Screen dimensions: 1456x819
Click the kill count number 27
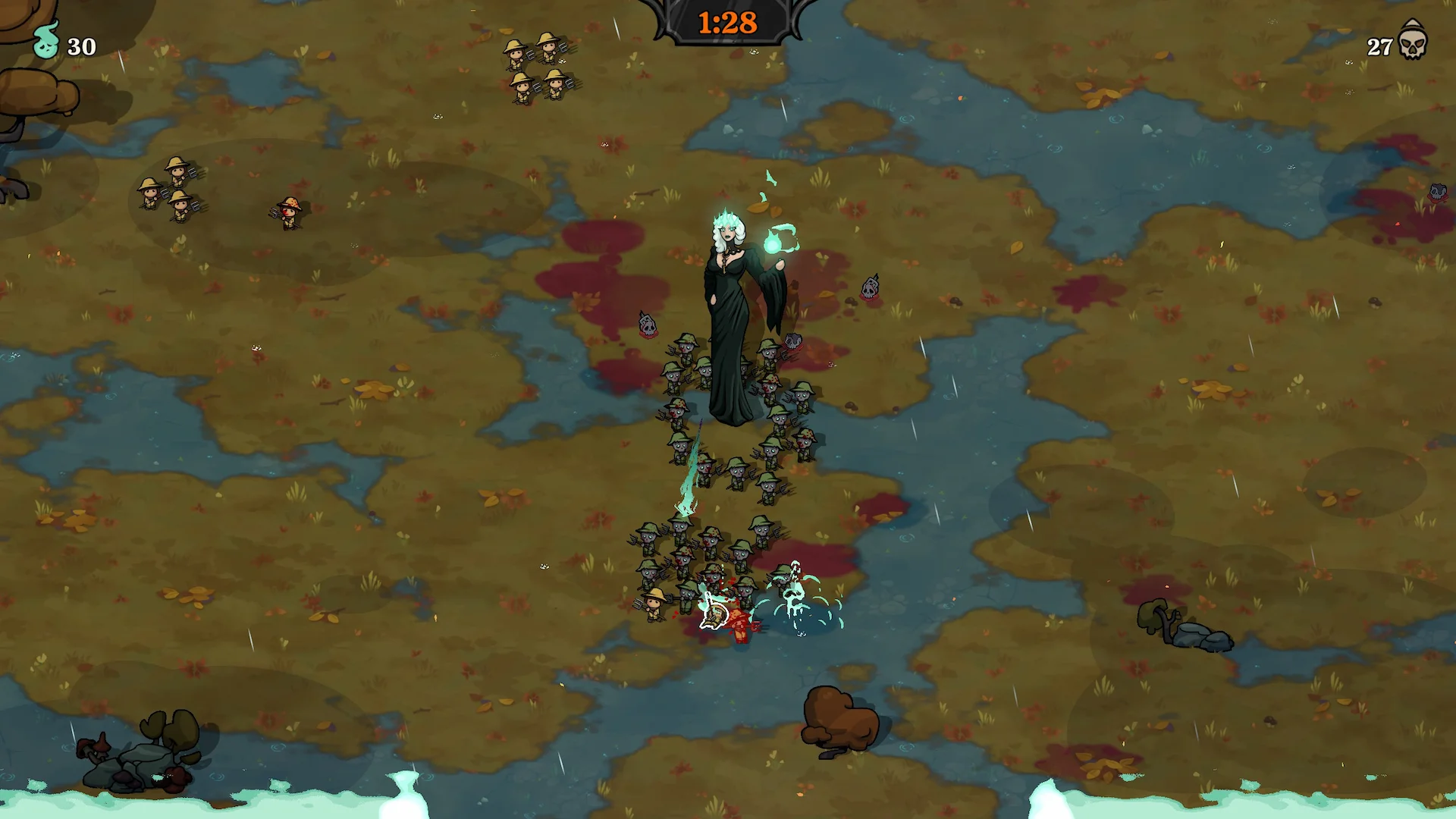click(1377, 48)
